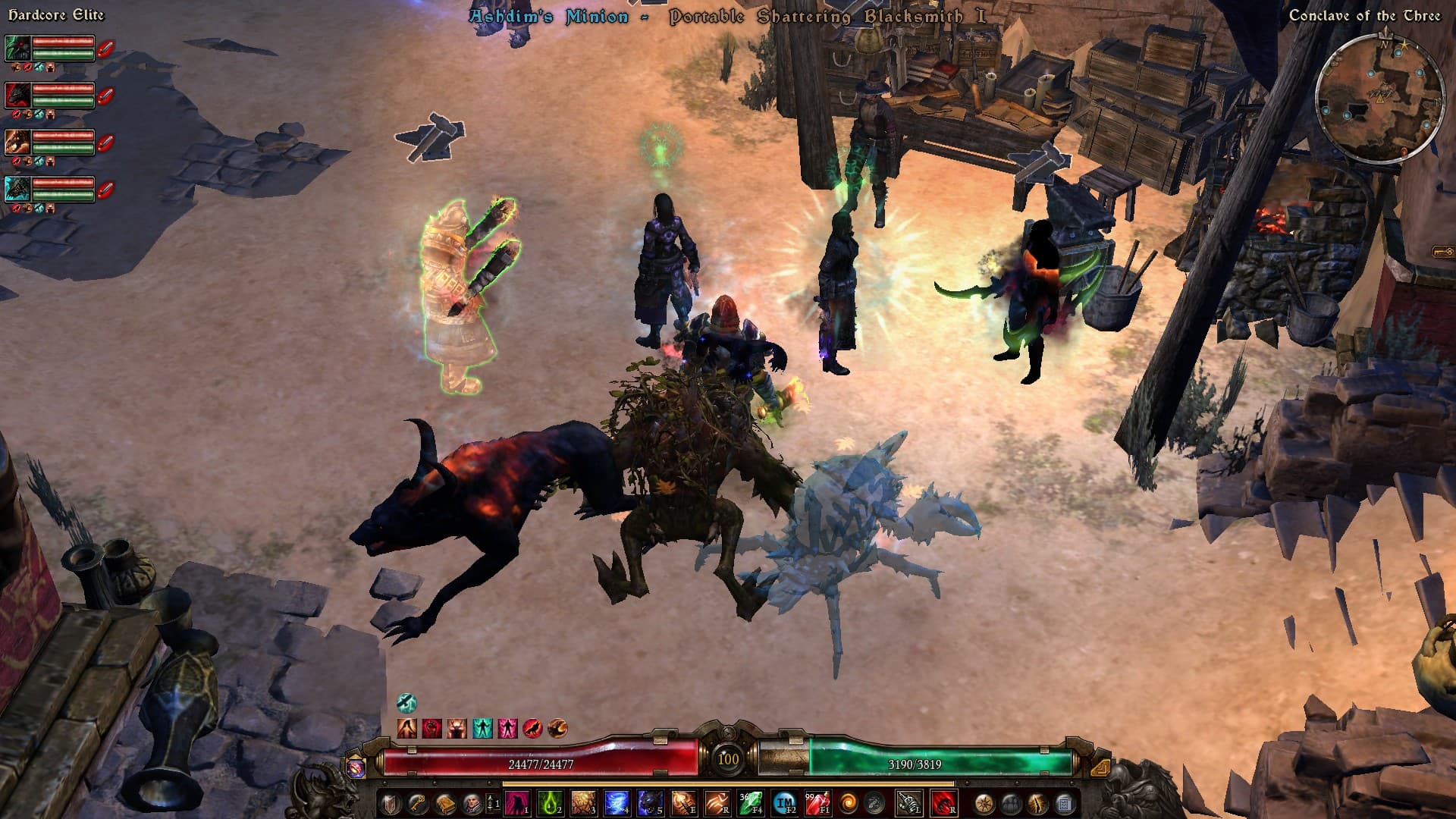
Task: Activate the blue IM item on F2
Action: (784, 803)
